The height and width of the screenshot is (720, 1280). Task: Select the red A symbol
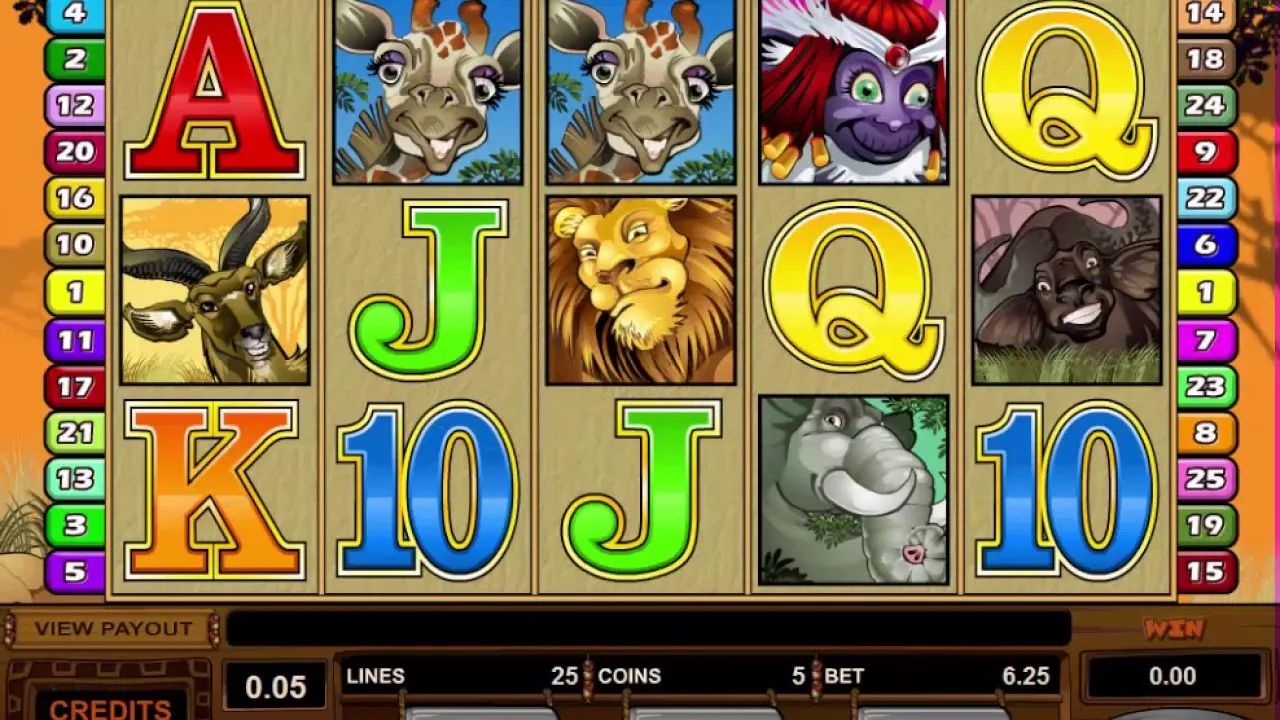pyautogui.click(x=210, y=90)
